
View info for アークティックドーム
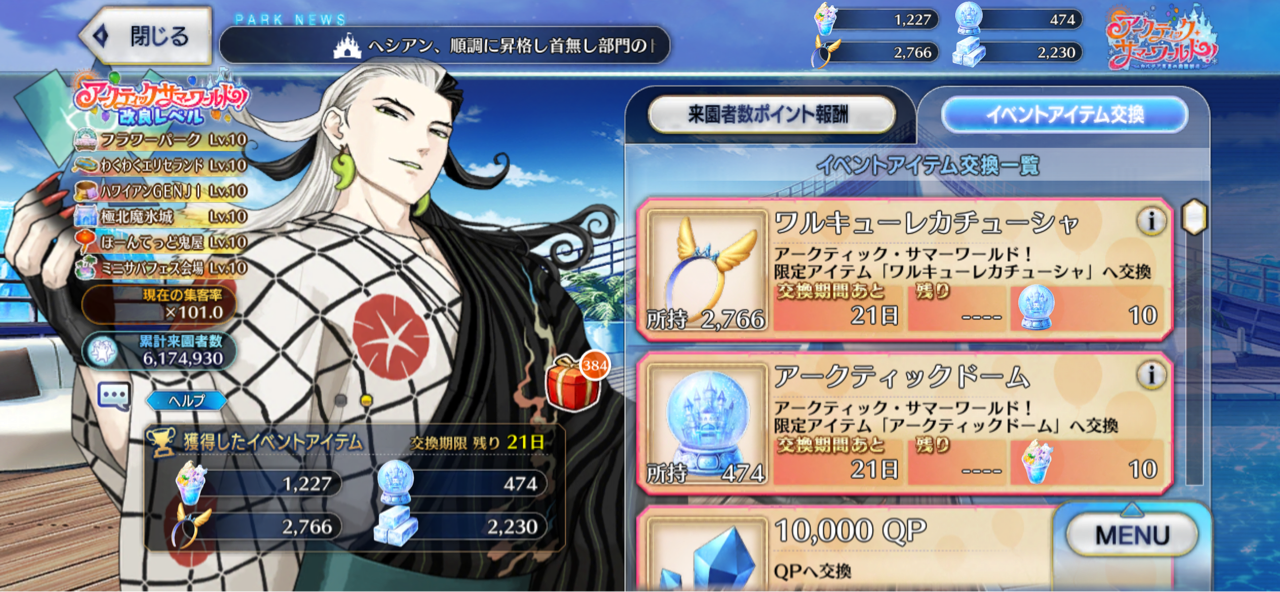[1151, 375]
